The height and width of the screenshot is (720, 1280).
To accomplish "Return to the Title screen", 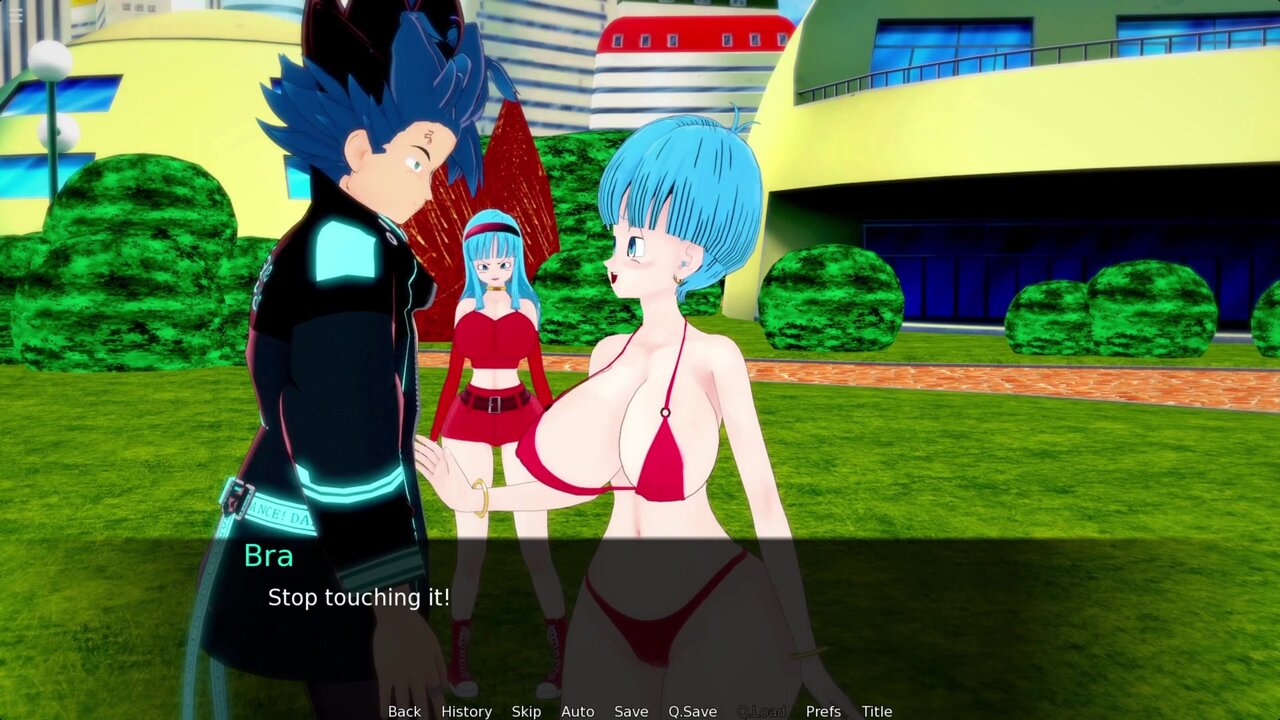I will pos(877,711).
